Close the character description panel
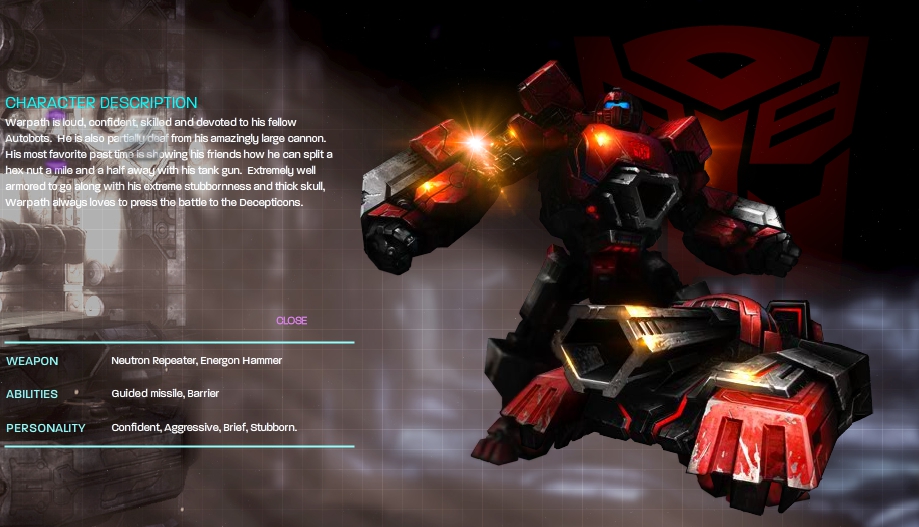The height and width of the screenshot is (527, 919). 291,321
